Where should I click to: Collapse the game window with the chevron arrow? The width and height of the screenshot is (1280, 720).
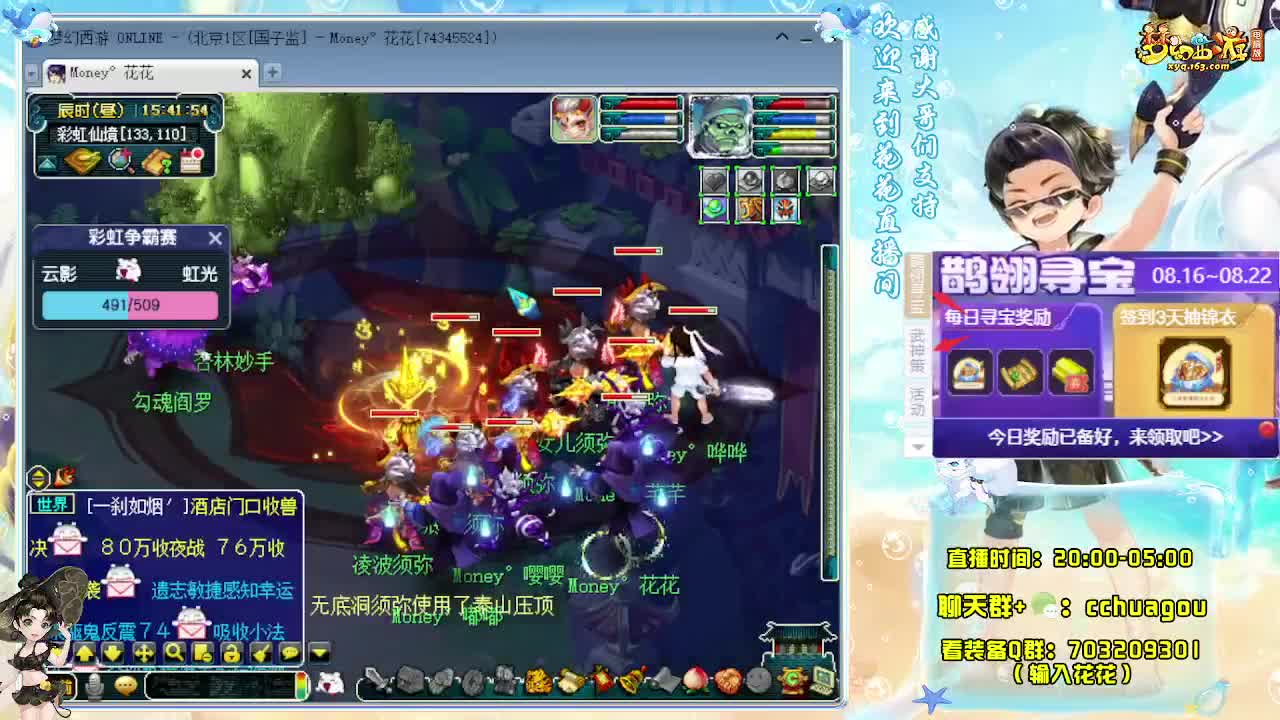click(784, 37)
